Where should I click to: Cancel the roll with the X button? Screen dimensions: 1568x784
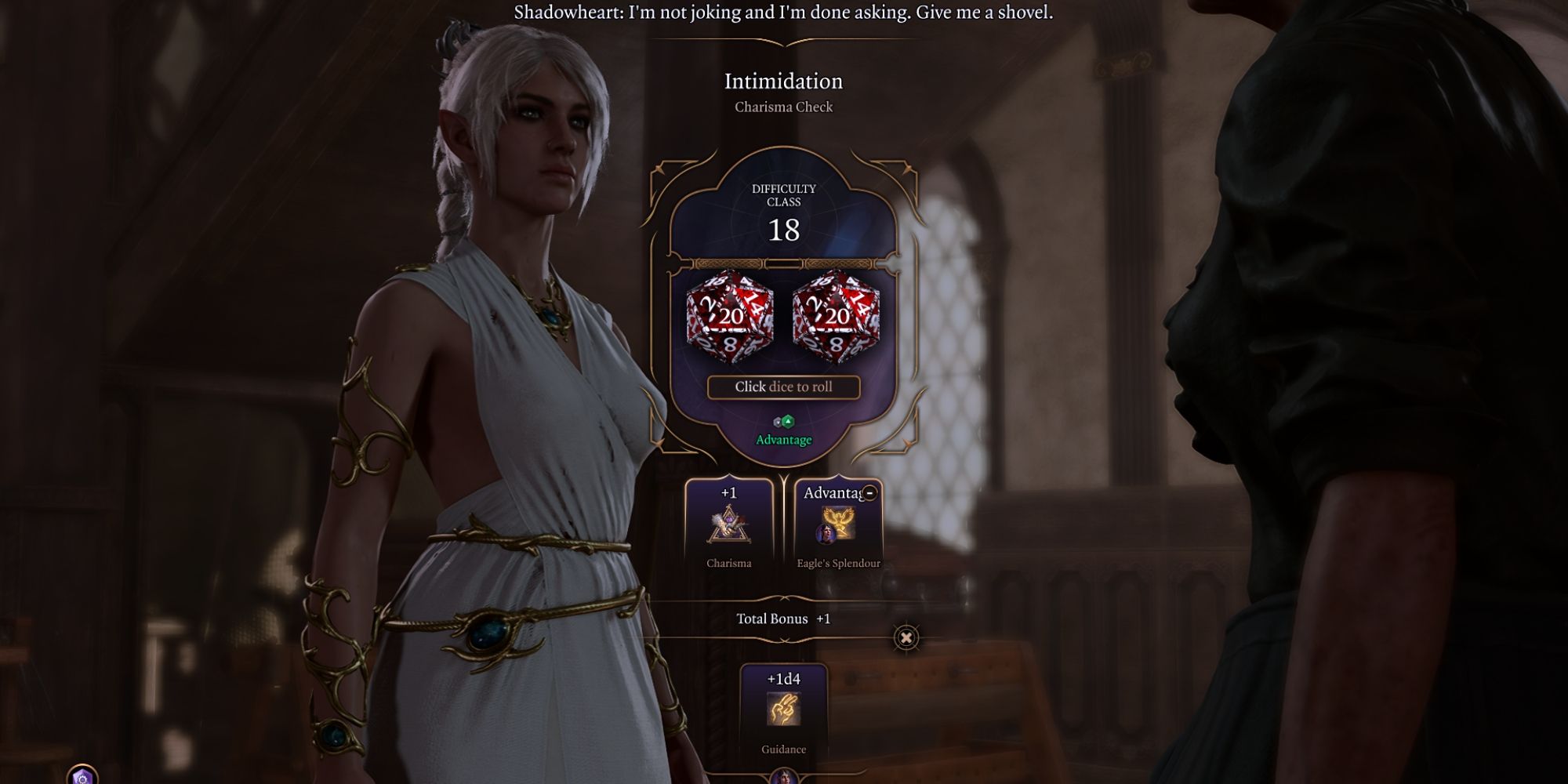point(906,637)
